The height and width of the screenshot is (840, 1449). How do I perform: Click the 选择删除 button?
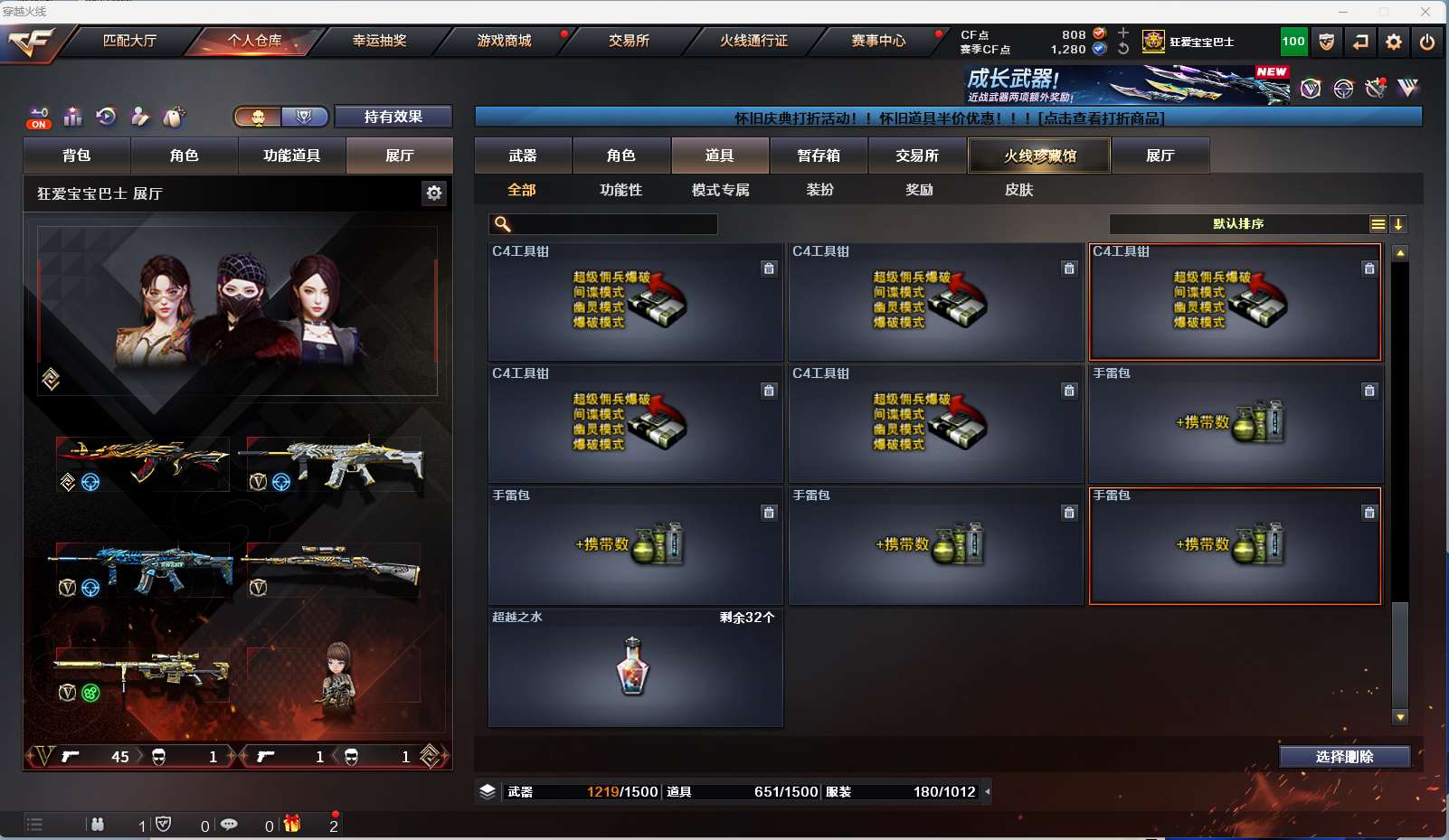1344,757
